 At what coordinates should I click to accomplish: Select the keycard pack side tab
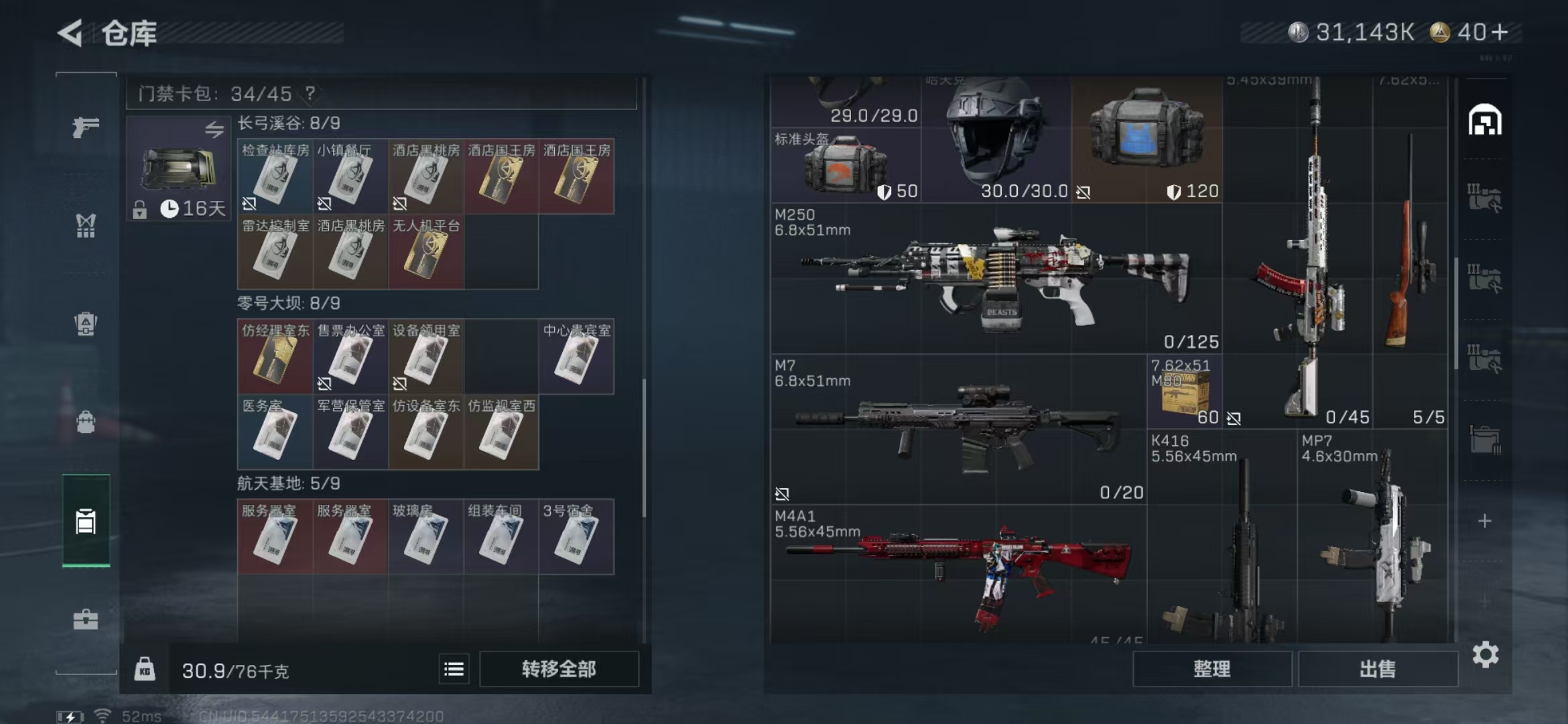(x=86, y=521)
